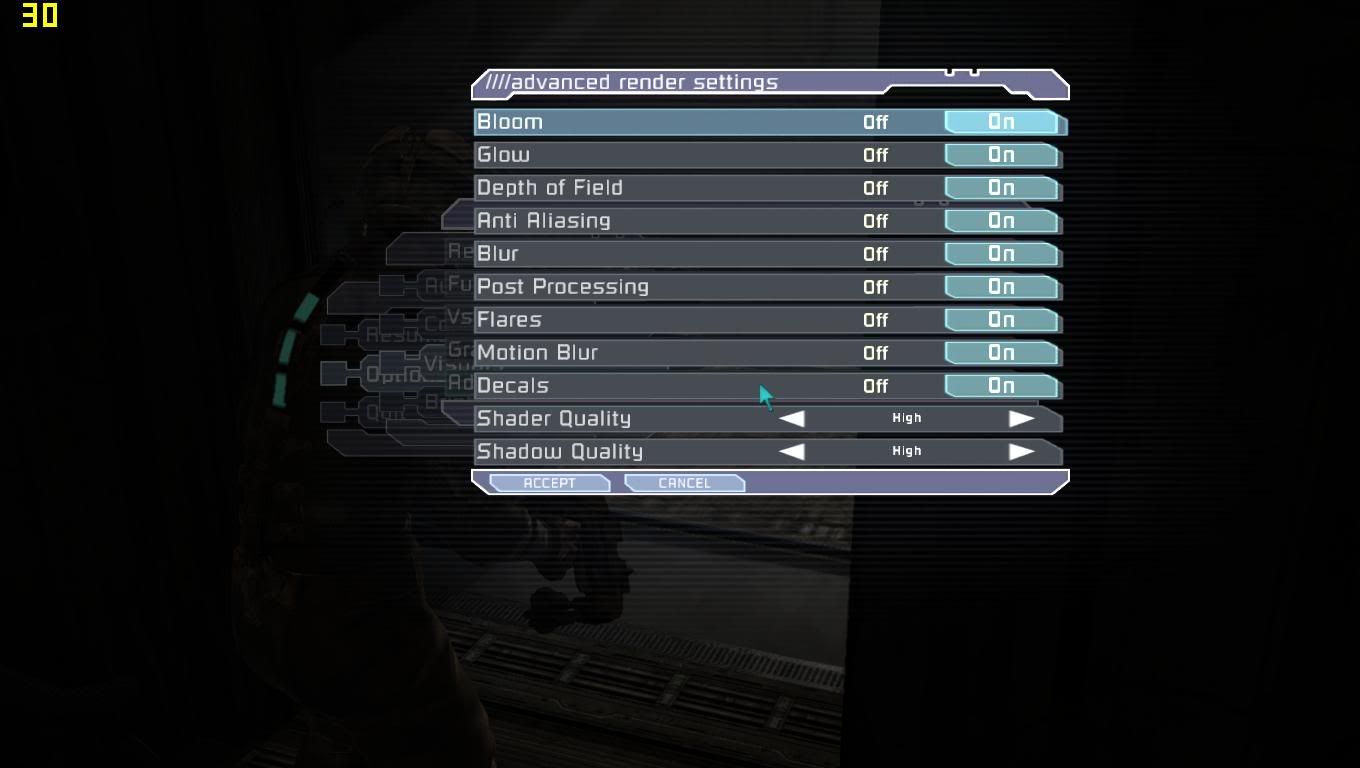Turn off the Blur option
Viewport: 1360px width, 768px height.
click(875, 253)
